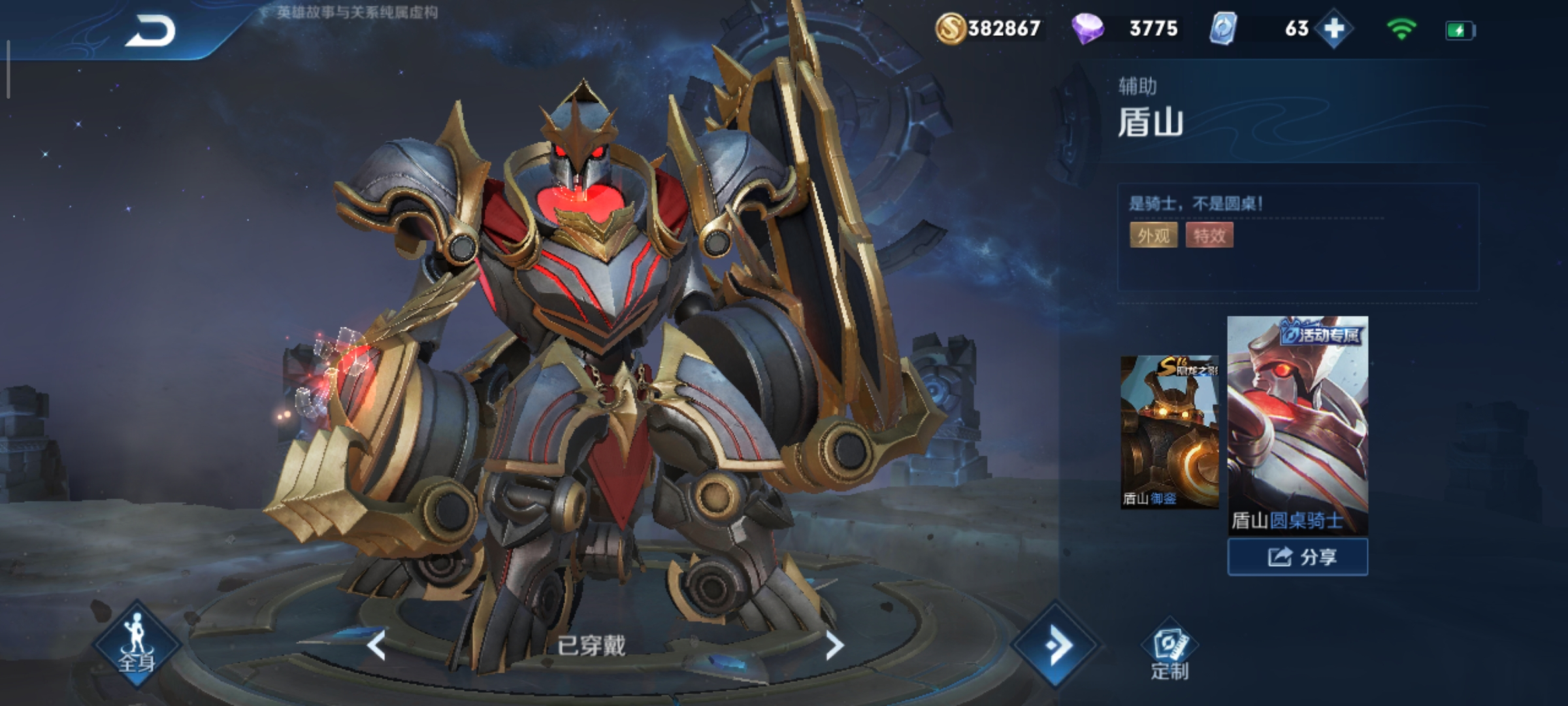Image resolution: width=1568 pixels, height=706 pixels.
Task: Select the 外观 appearance tag
Action: click(x=1153, y=235)
